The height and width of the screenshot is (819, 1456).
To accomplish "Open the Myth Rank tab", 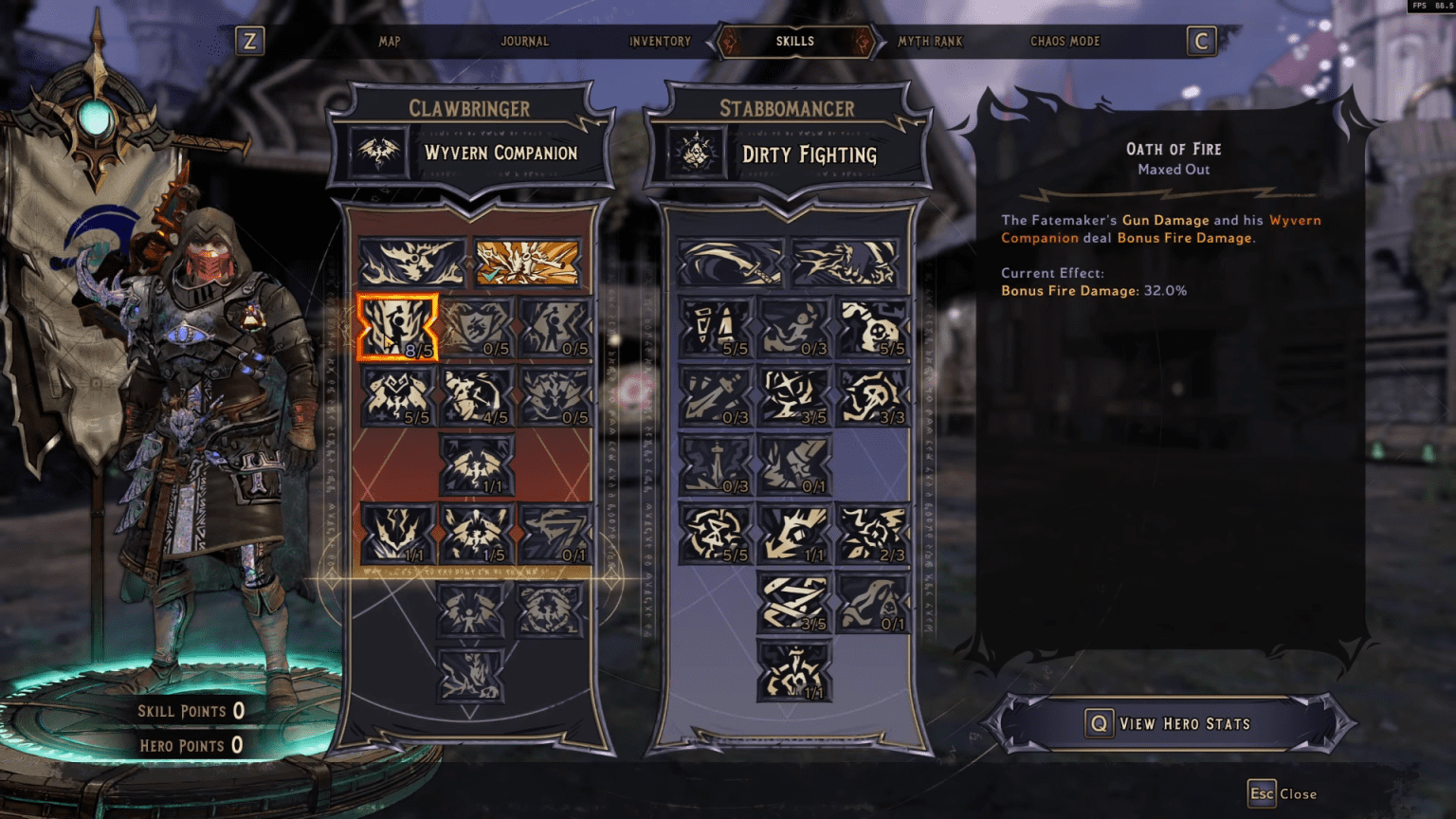I will click(927, 42).
